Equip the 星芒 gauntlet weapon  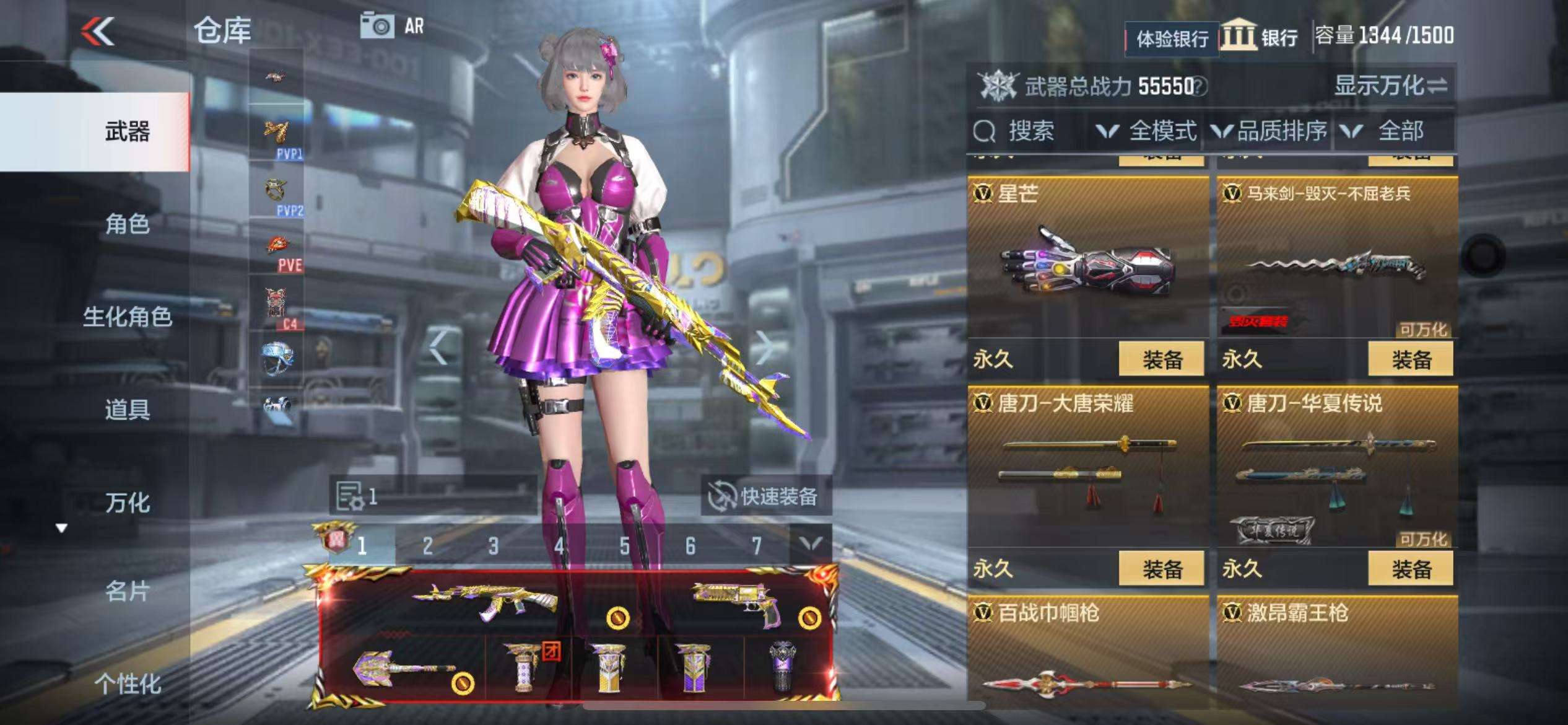point(1161,359)
